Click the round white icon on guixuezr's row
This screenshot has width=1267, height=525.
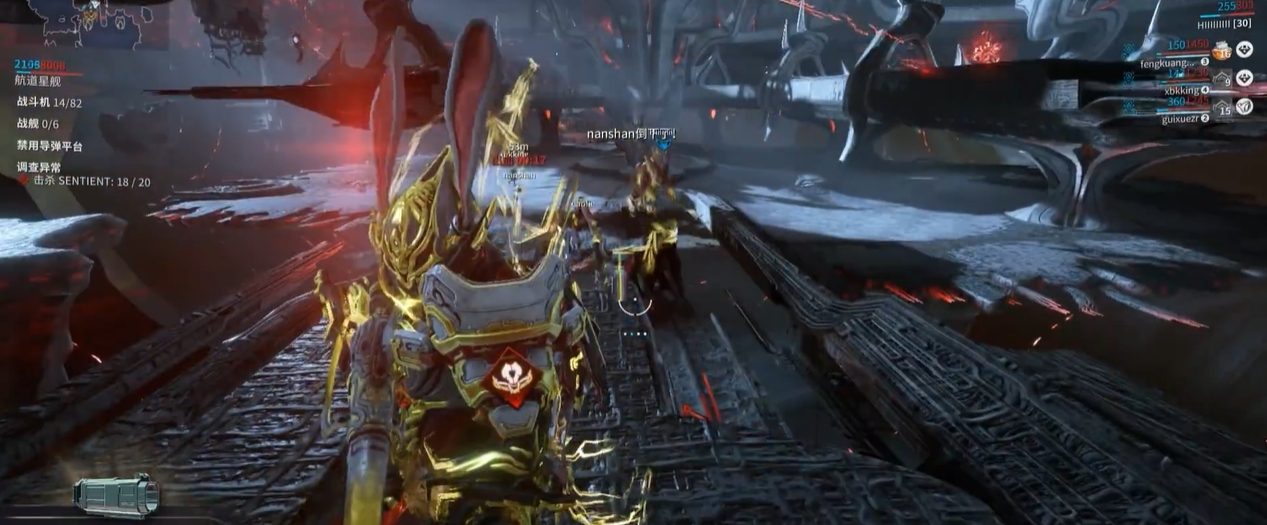point(1244,106)
